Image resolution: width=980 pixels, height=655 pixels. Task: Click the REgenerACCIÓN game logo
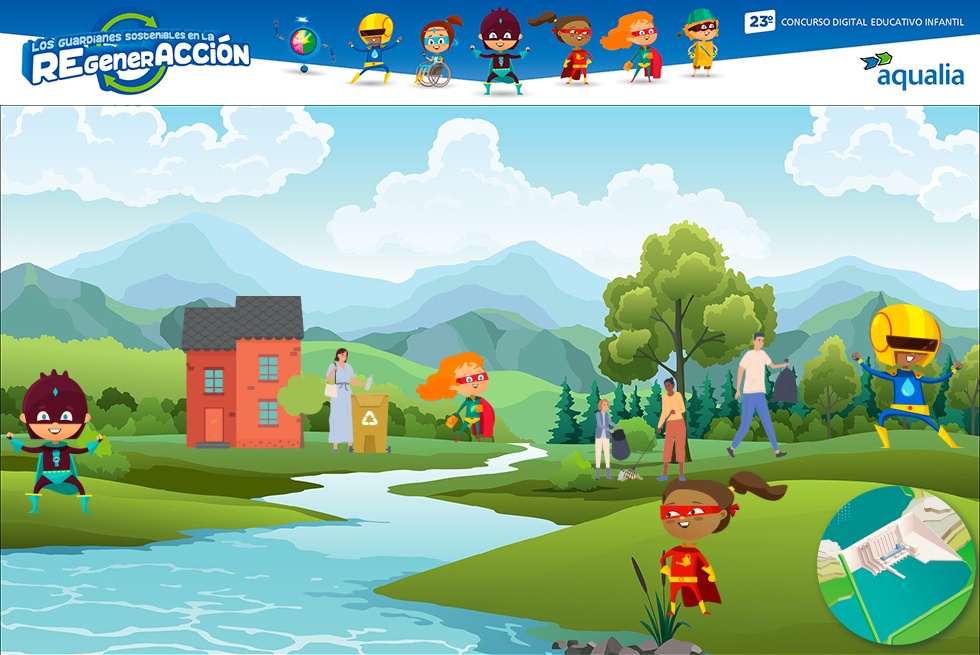[135, 53]
